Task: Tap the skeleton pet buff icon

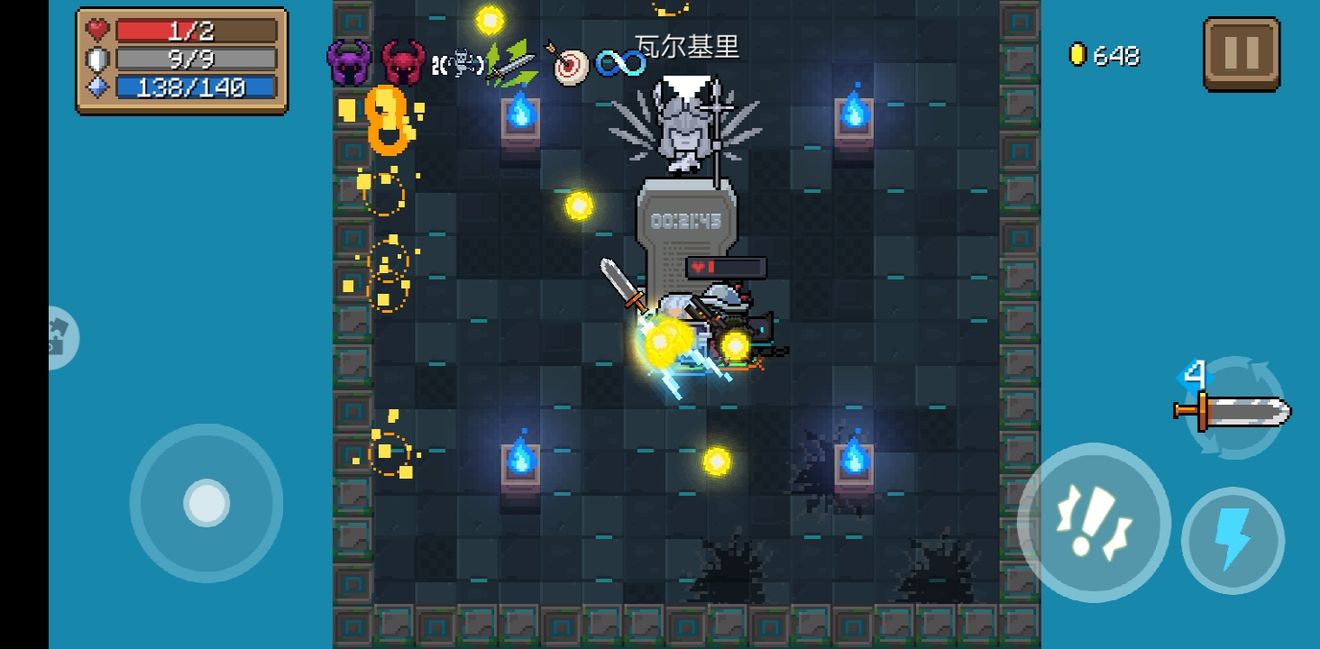Action: click(x=458, y=65)
